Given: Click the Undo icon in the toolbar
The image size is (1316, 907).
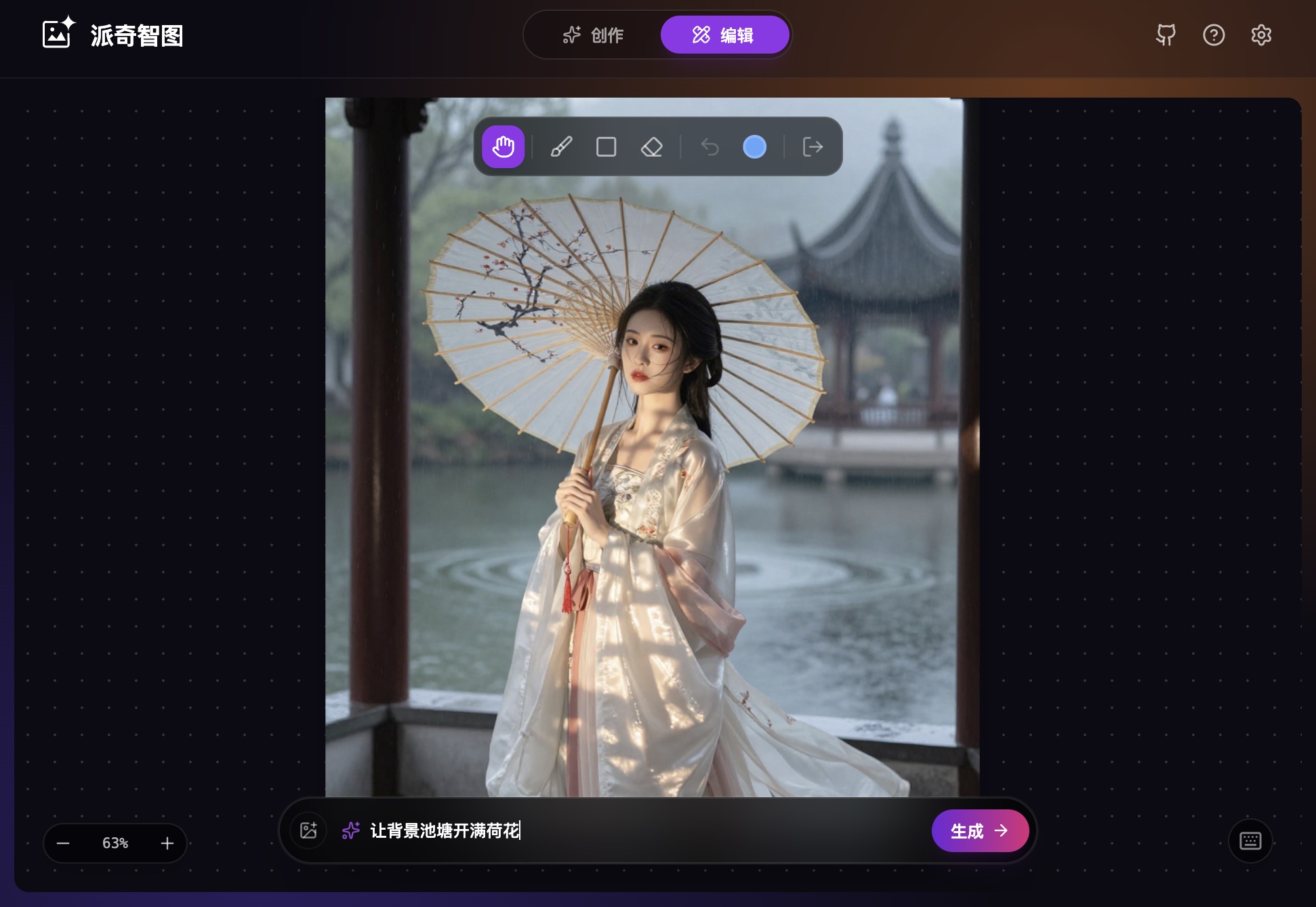Looking at the screenshot, I should pos(709,147).
